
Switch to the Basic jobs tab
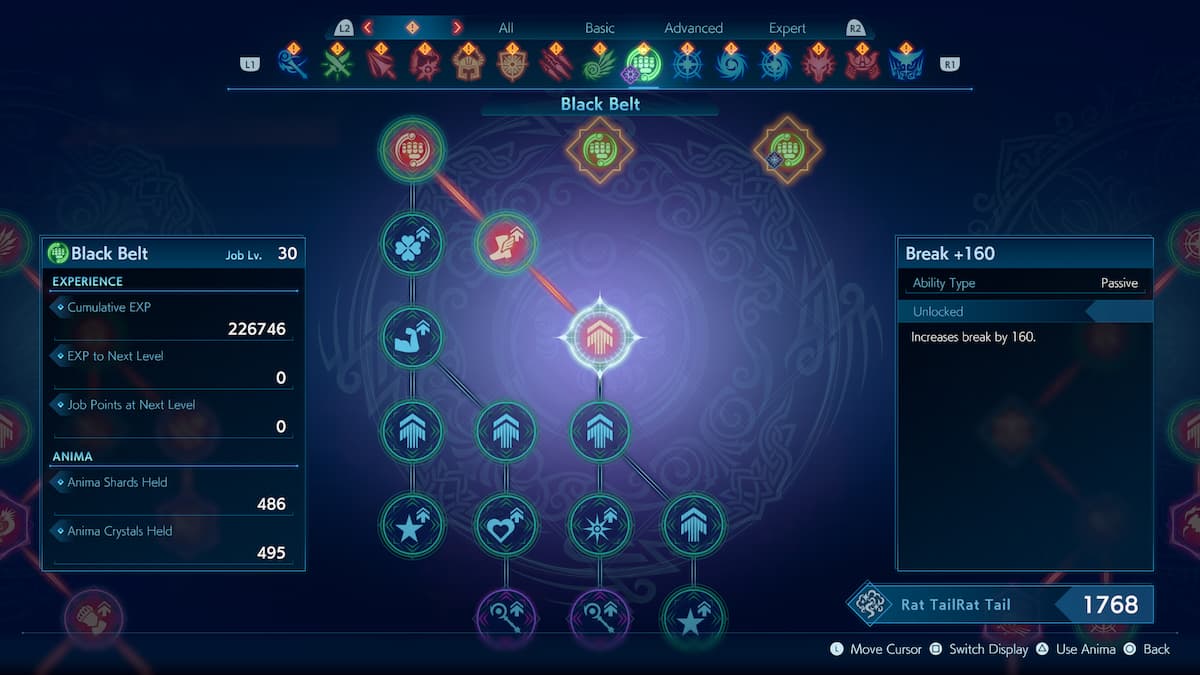tap(600, 28)
